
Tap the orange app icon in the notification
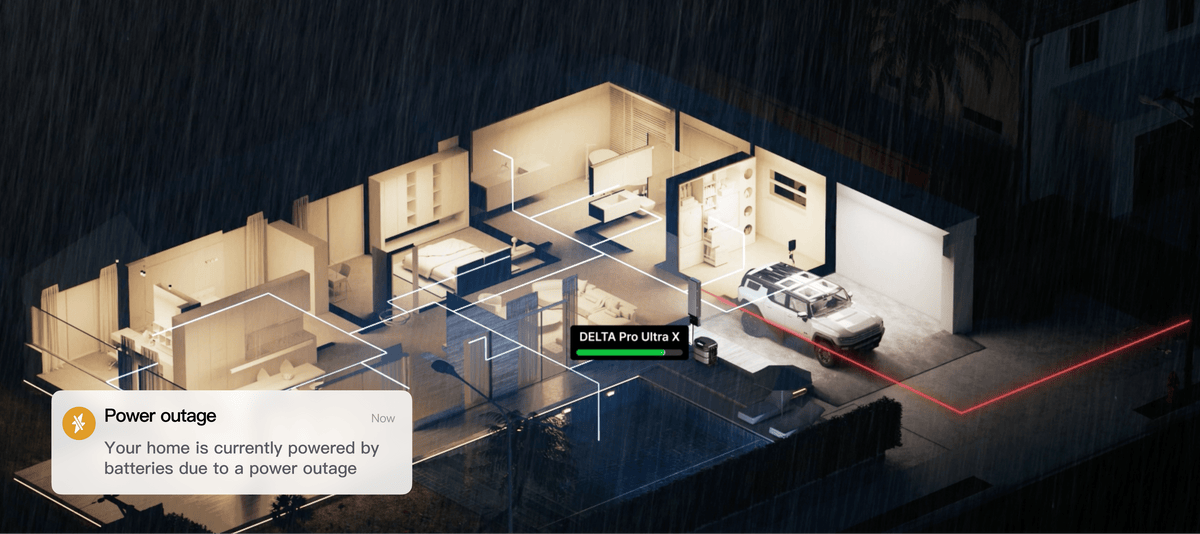[78, 423]
